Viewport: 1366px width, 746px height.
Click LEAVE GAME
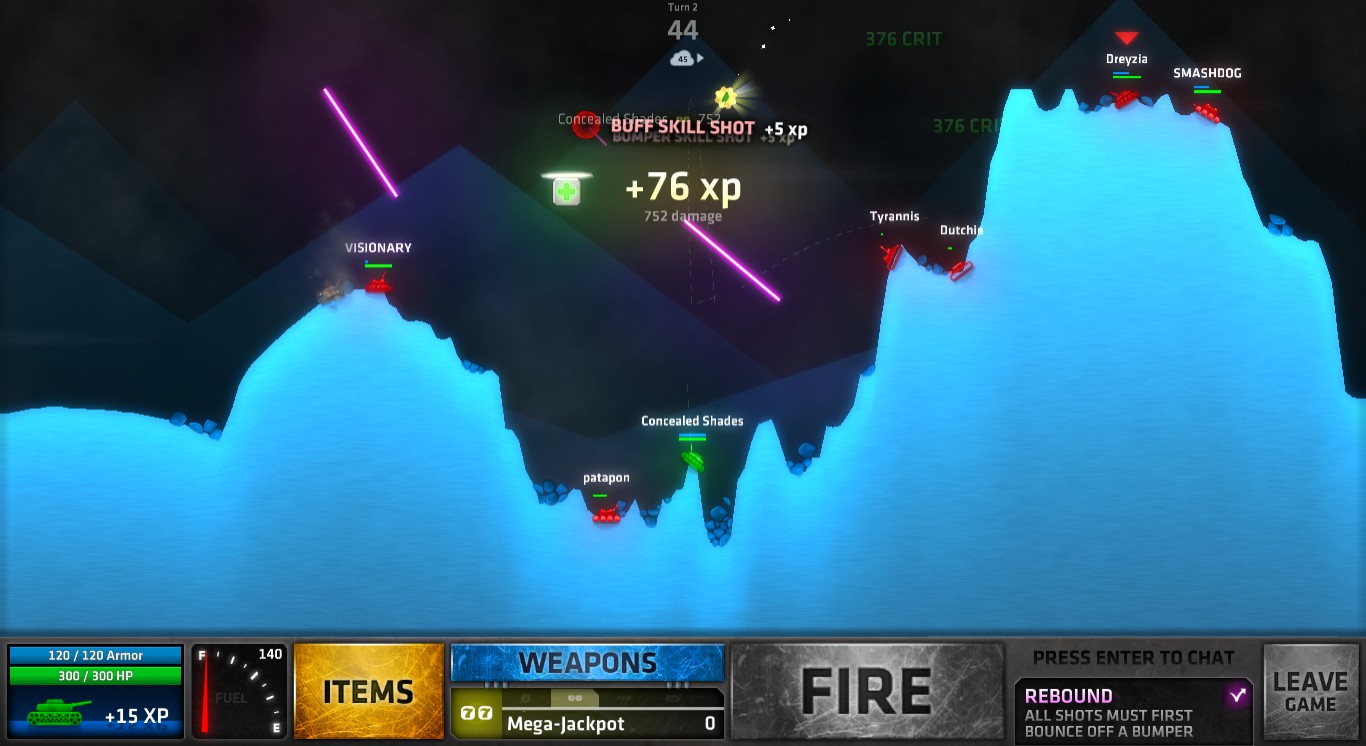click(x=1311, y=690)
